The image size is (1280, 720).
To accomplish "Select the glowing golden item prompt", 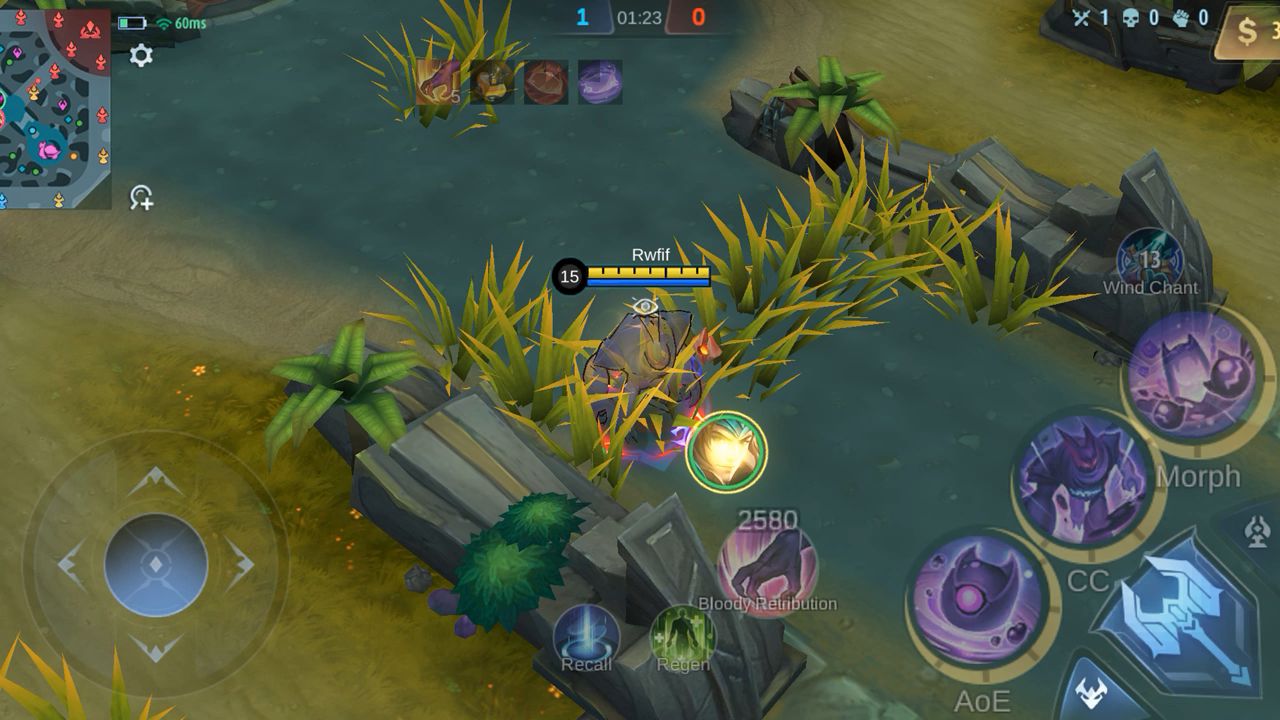I will point(727,451).
